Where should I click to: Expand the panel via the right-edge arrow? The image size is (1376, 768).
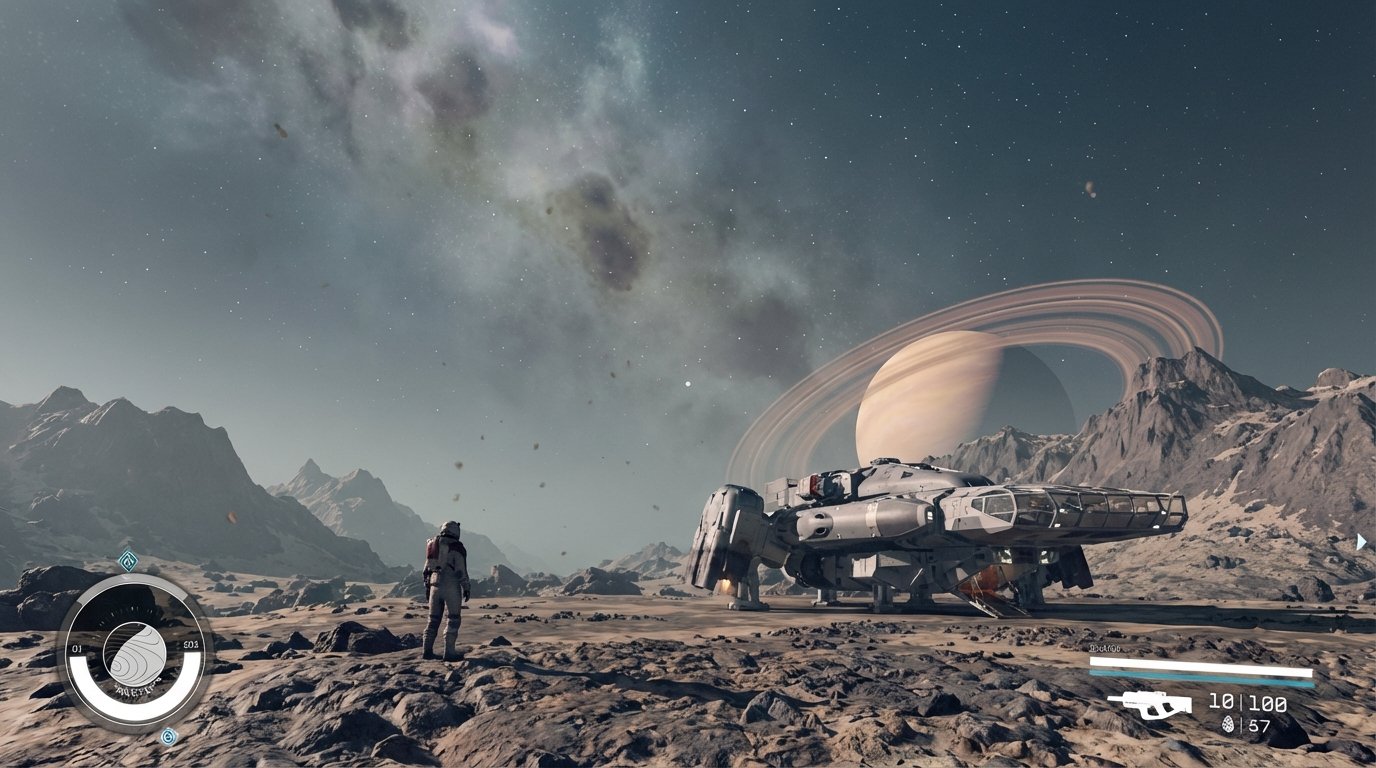point(1362,541)
